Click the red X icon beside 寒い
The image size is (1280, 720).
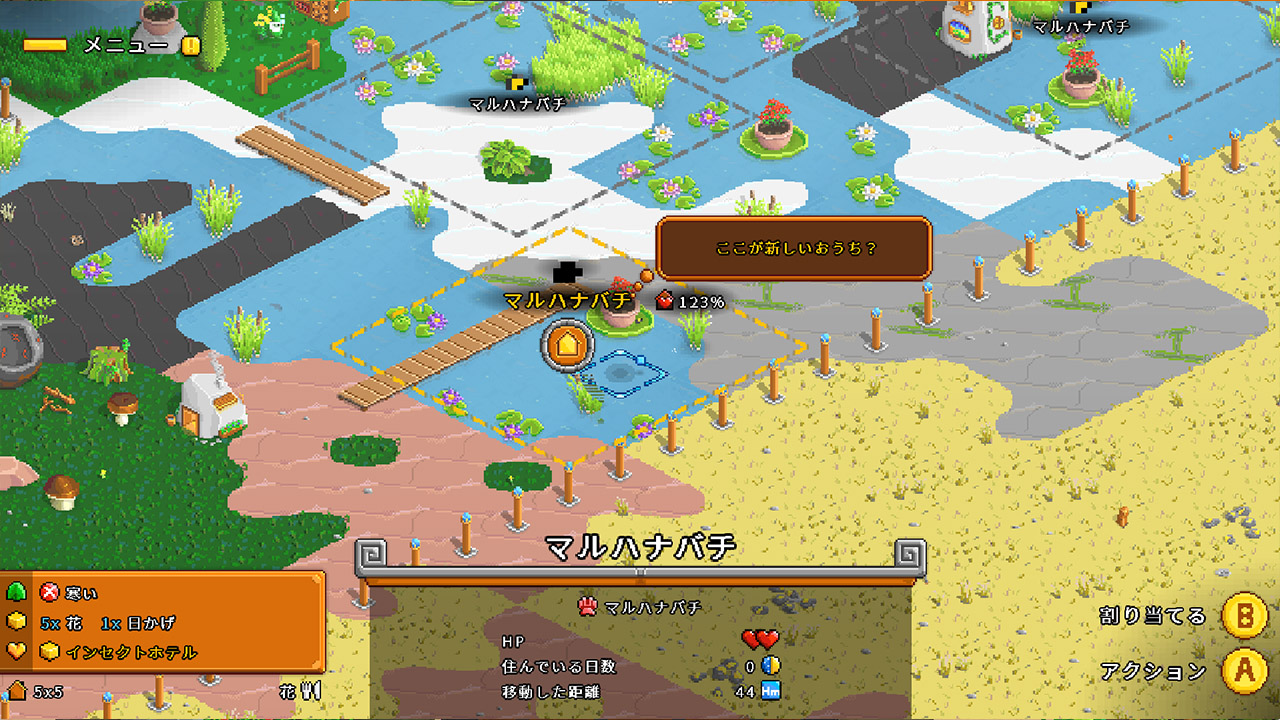pos(48,591)
